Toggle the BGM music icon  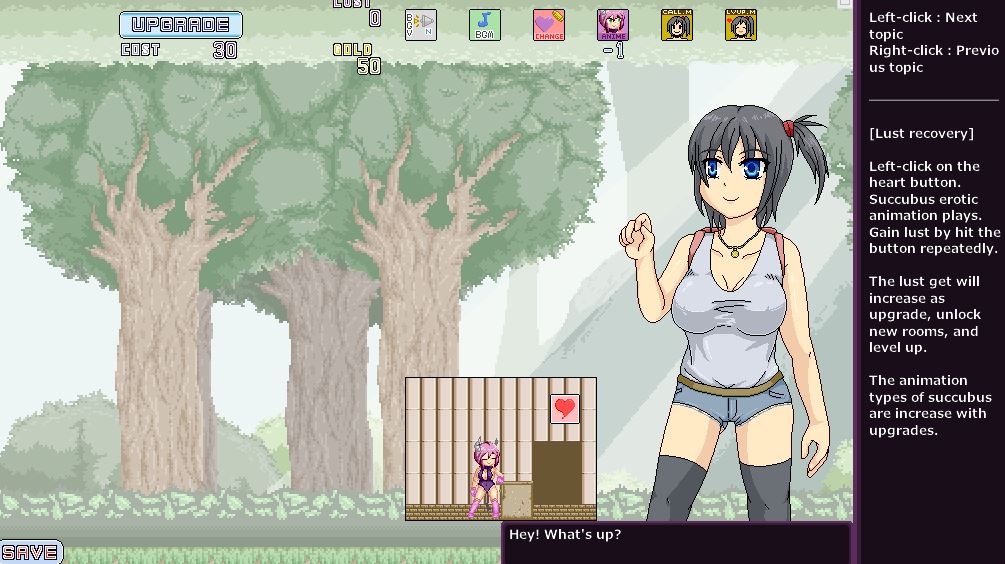click(x=484, y=25)
